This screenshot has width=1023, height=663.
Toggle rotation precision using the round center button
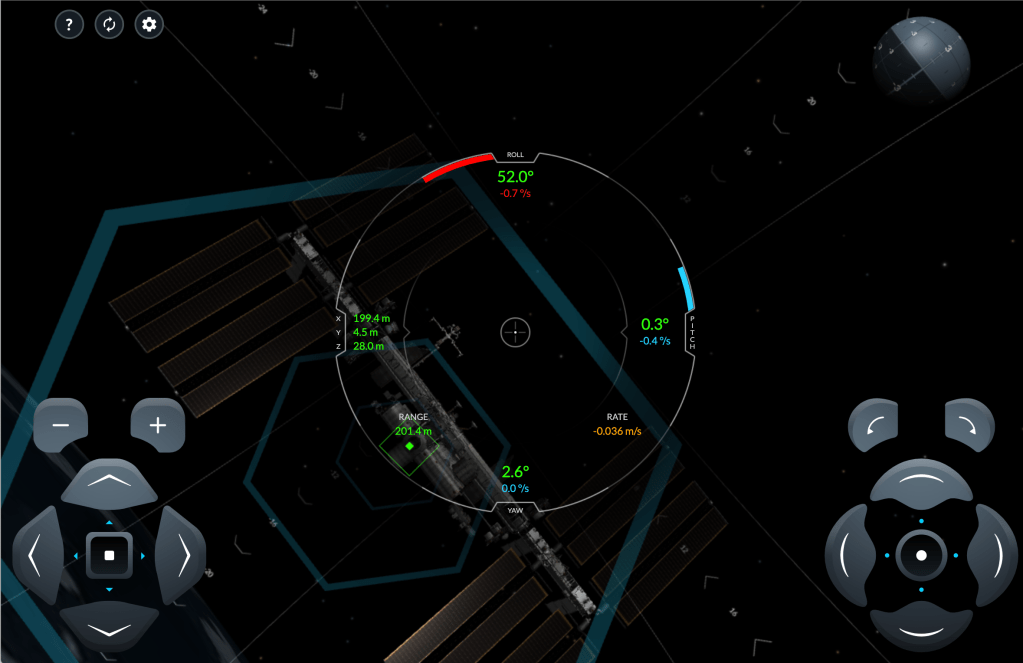point(921,555)
